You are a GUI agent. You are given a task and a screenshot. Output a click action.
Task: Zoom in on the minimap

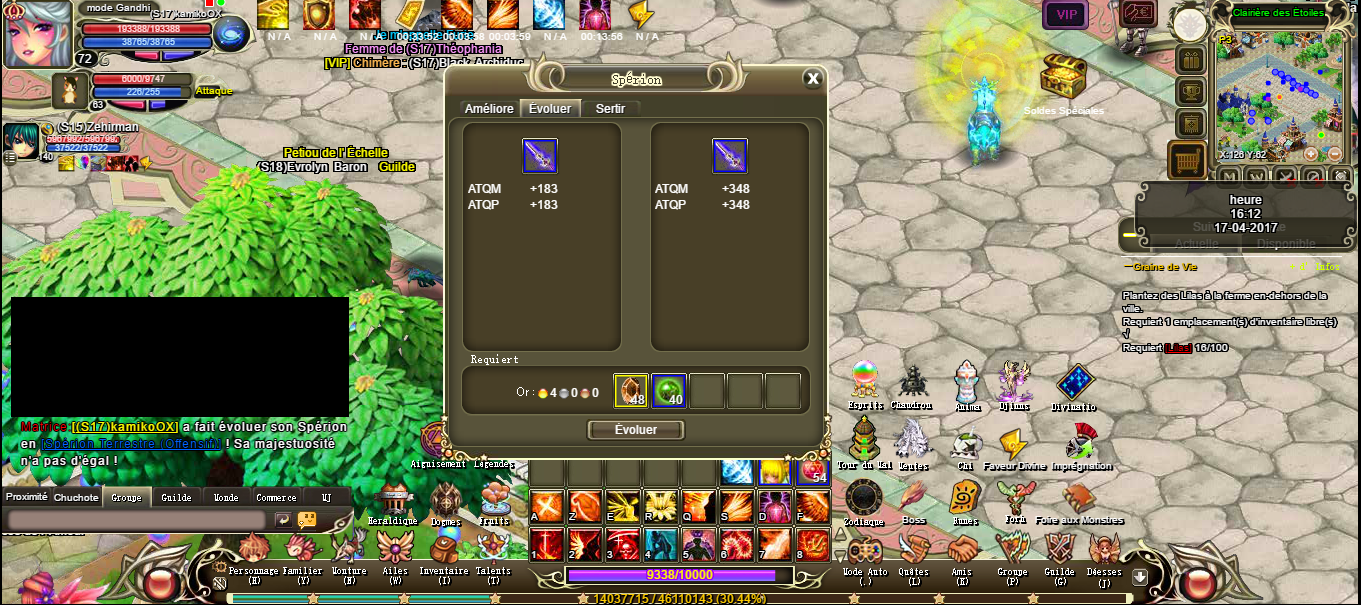click(x=1311, y=154)
